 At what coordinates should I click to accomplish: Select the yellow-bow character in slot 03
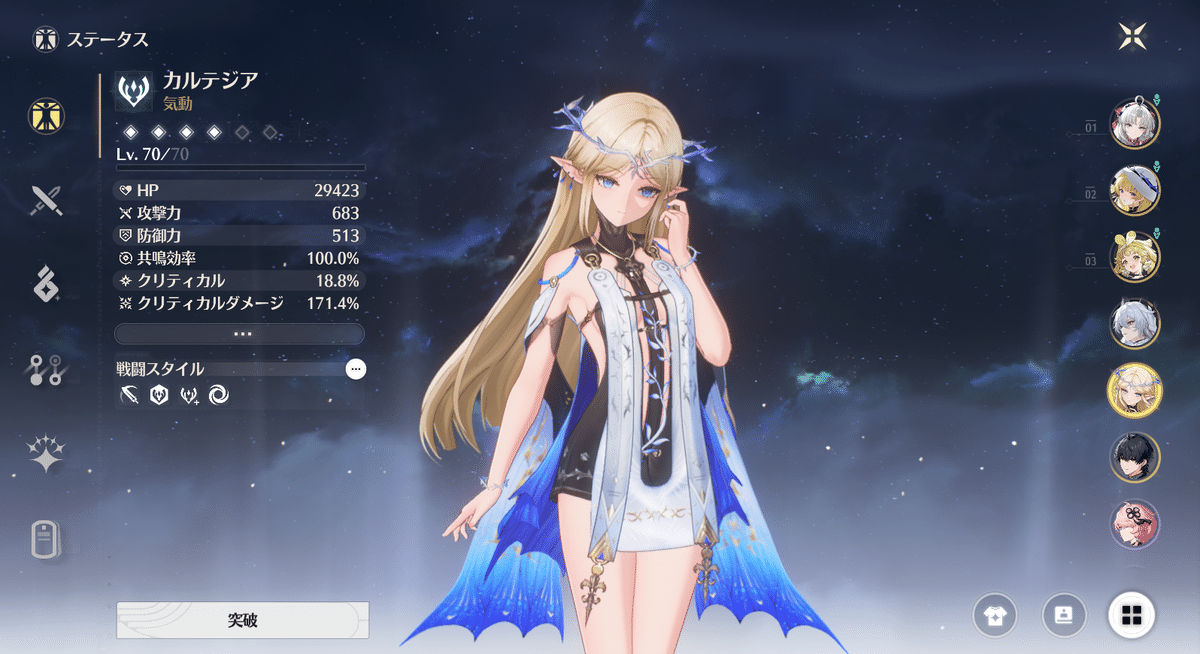coord(1135,256)
